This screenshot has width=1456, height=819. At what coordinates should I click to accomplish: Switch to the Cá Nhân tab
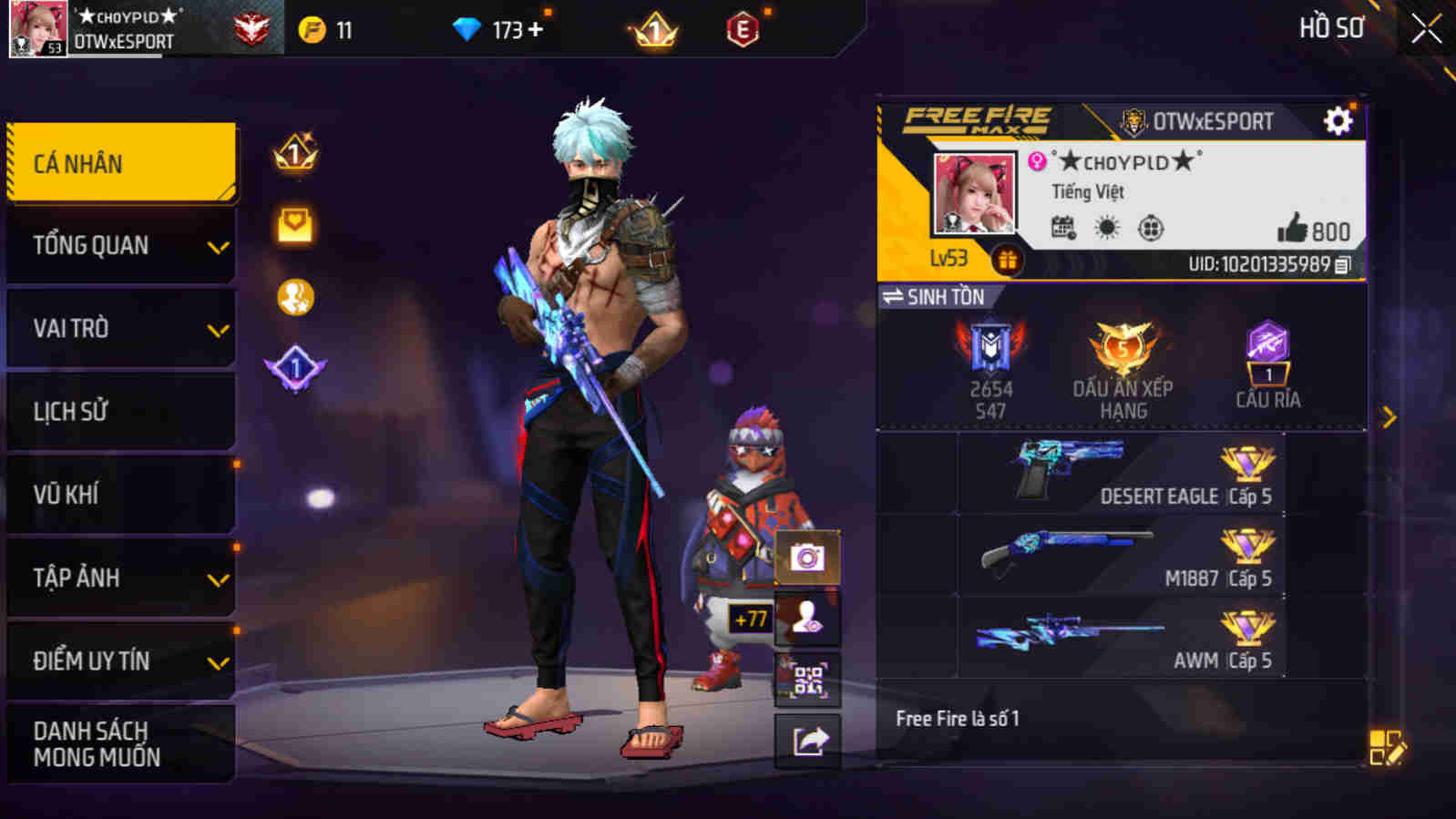(118, 161)
